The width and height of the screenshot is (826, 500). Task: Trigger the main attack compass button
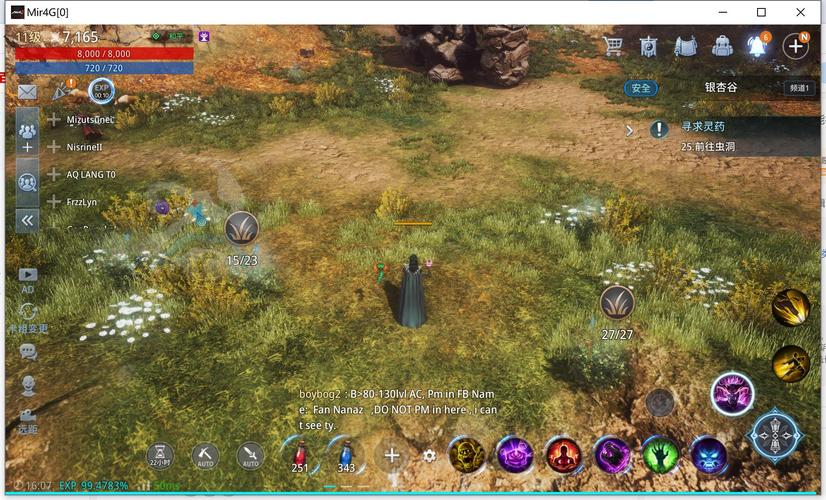(x=777, y=436)
